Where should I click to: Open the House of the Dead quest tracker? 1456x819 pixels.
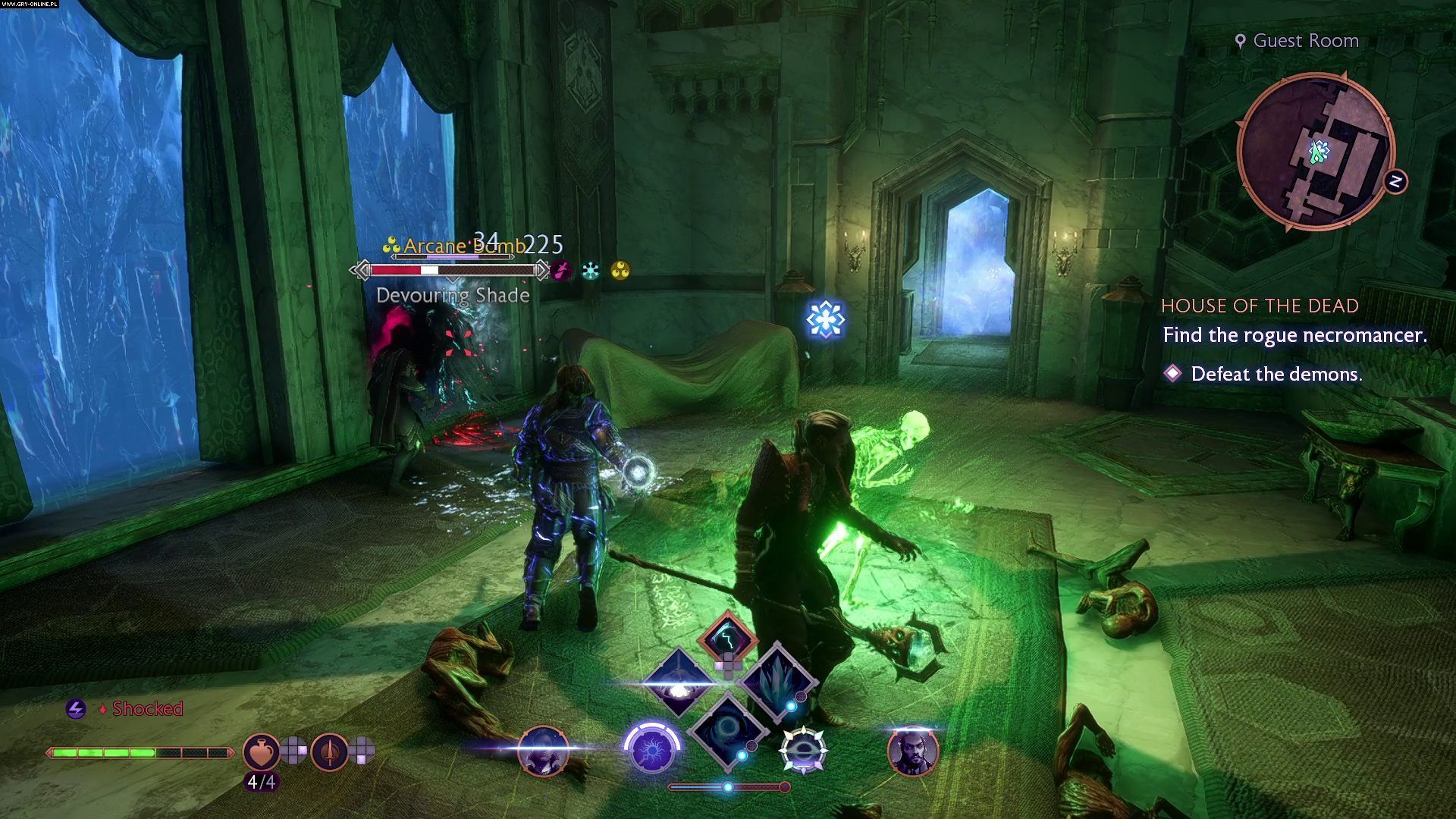(x=1260, y=306)
